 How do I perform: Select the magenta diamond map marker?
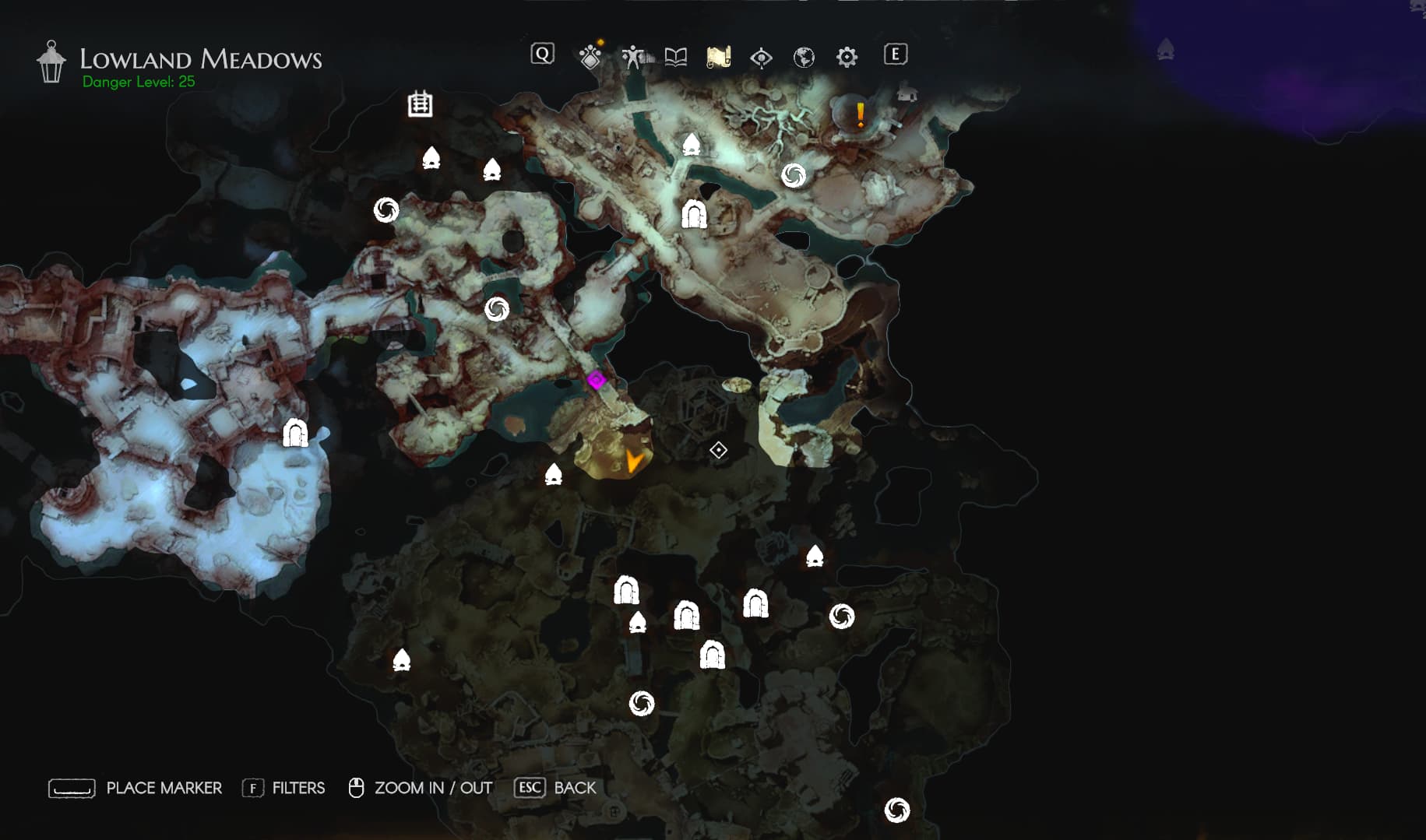point(597,380)
